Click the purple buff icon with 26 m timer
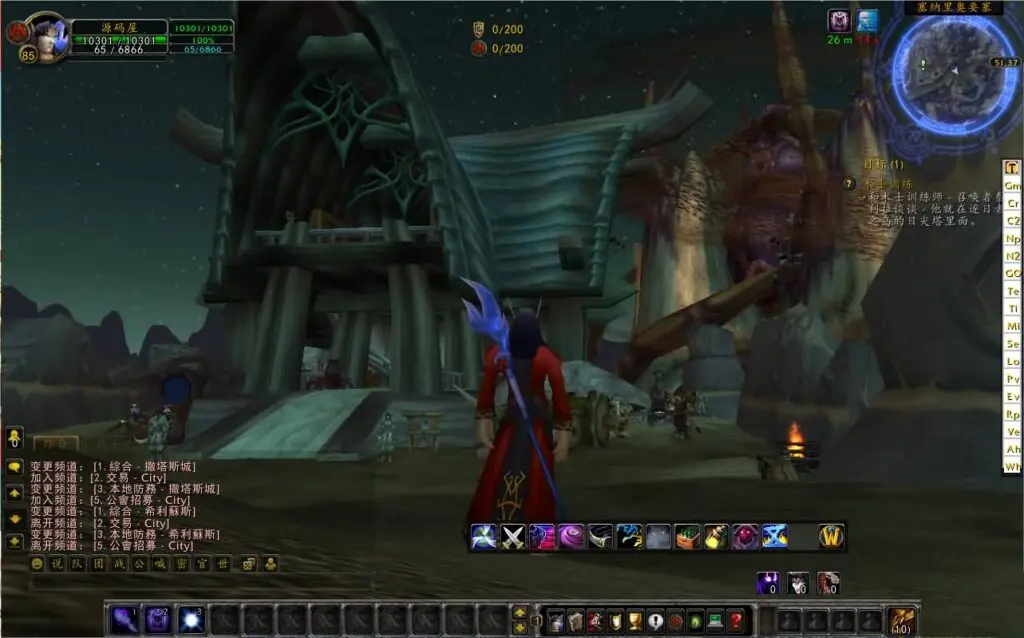The height and width of the screenshot is (638, 1024). [839, 20]
